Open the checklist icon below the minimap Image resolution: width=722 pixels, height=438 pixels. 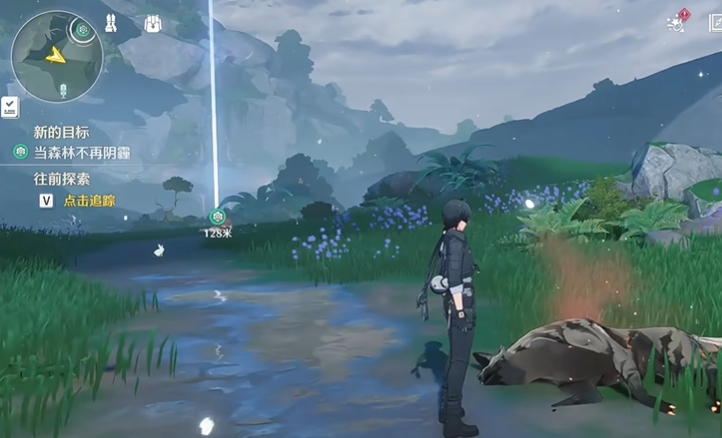pos(9,106)
